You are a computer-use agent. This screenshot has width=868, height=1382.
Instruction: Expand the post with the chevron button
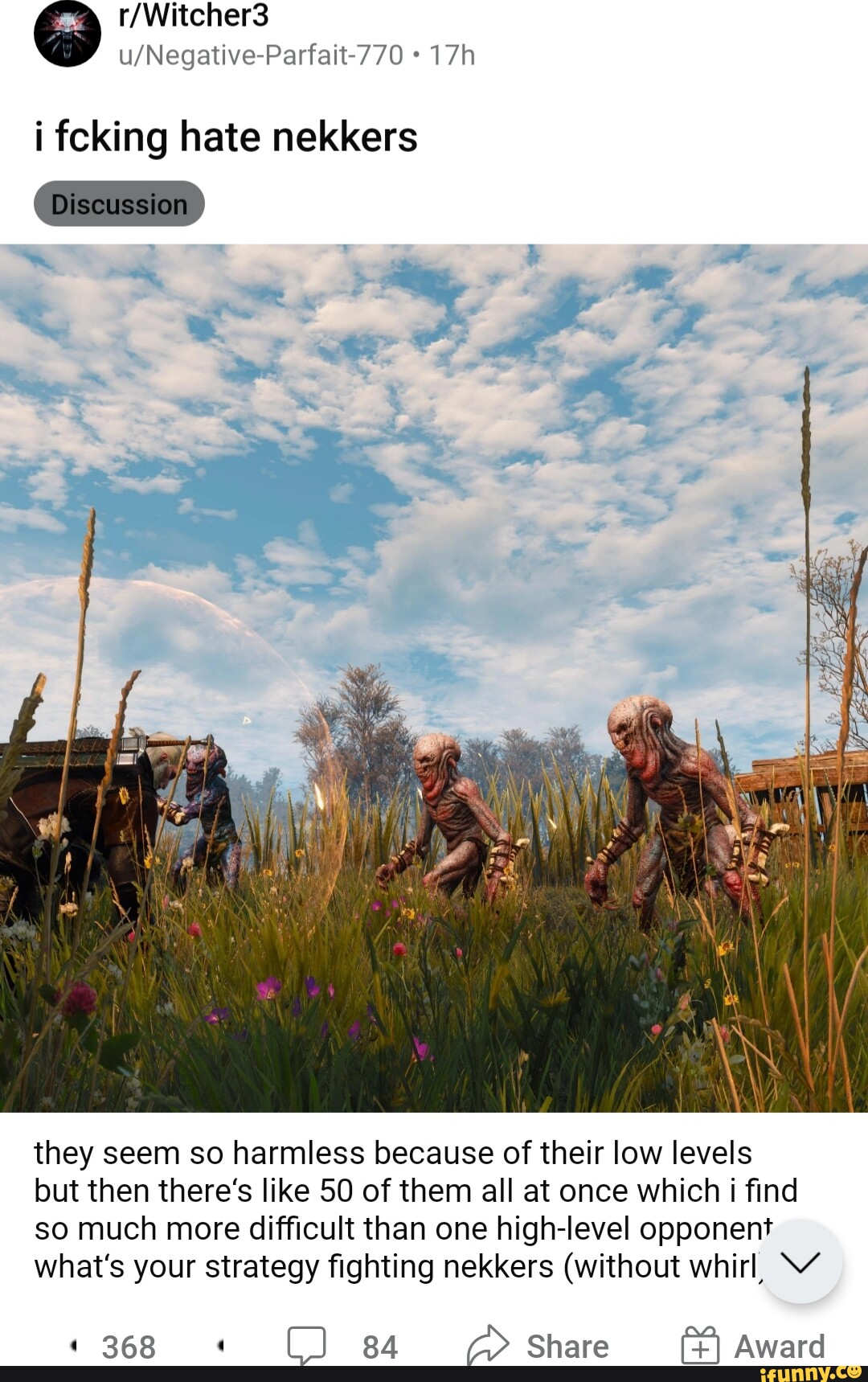coord(800,1261)
